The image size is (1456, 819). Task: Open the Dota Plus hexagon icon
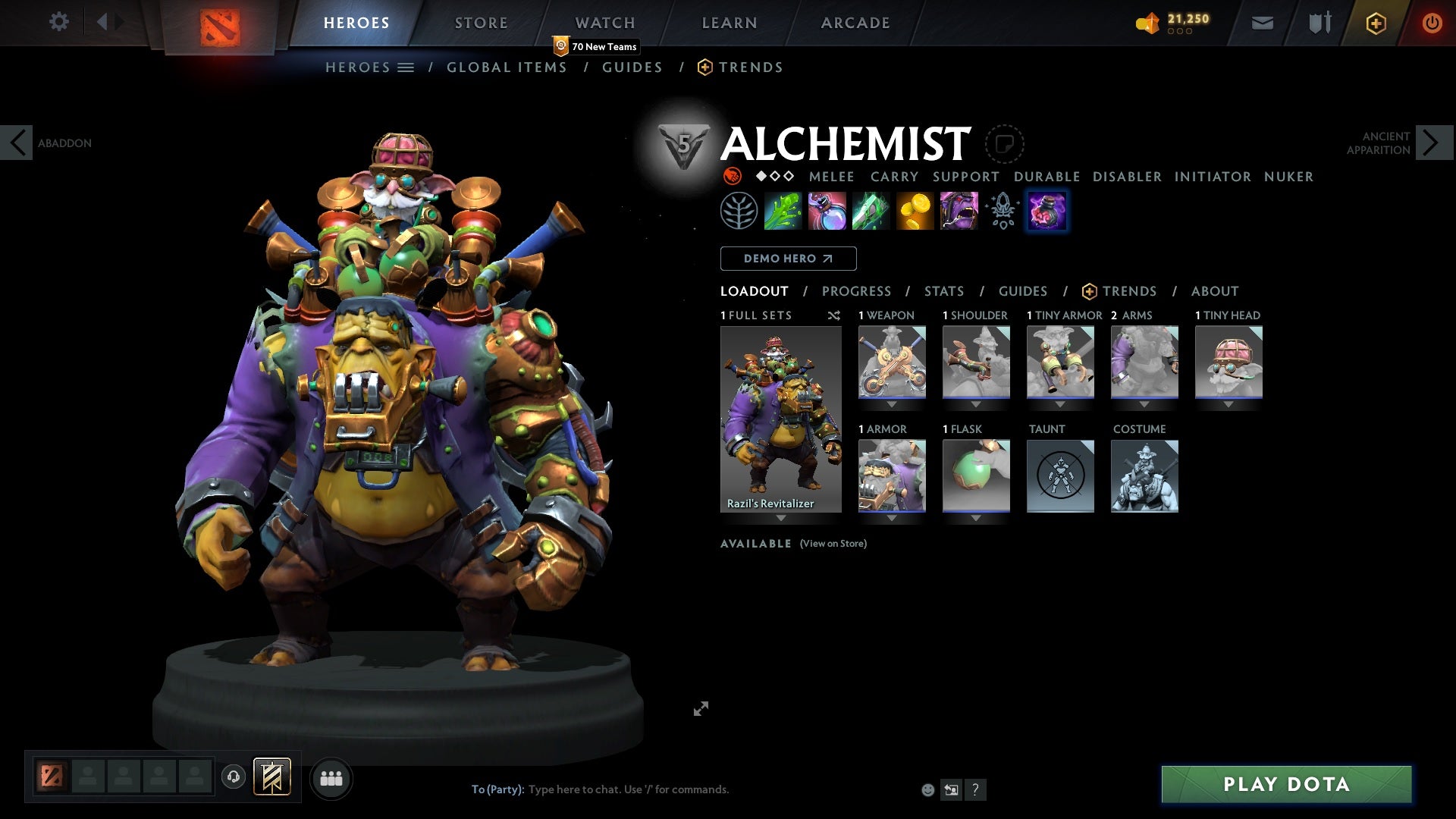point(1375,22)
